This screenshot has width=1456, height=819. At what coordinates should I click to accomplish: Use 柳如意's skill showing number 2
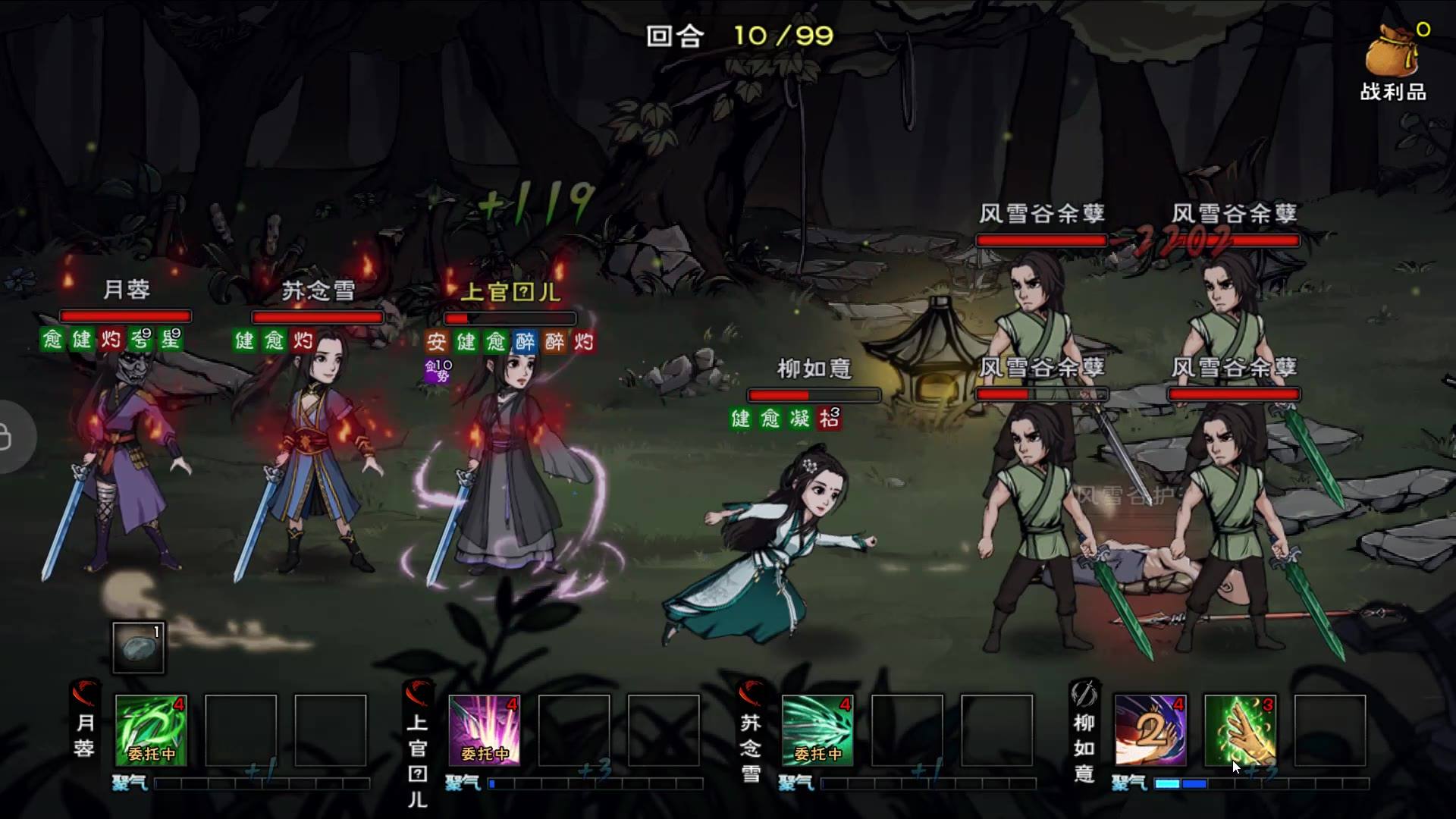pos(1150,730)
